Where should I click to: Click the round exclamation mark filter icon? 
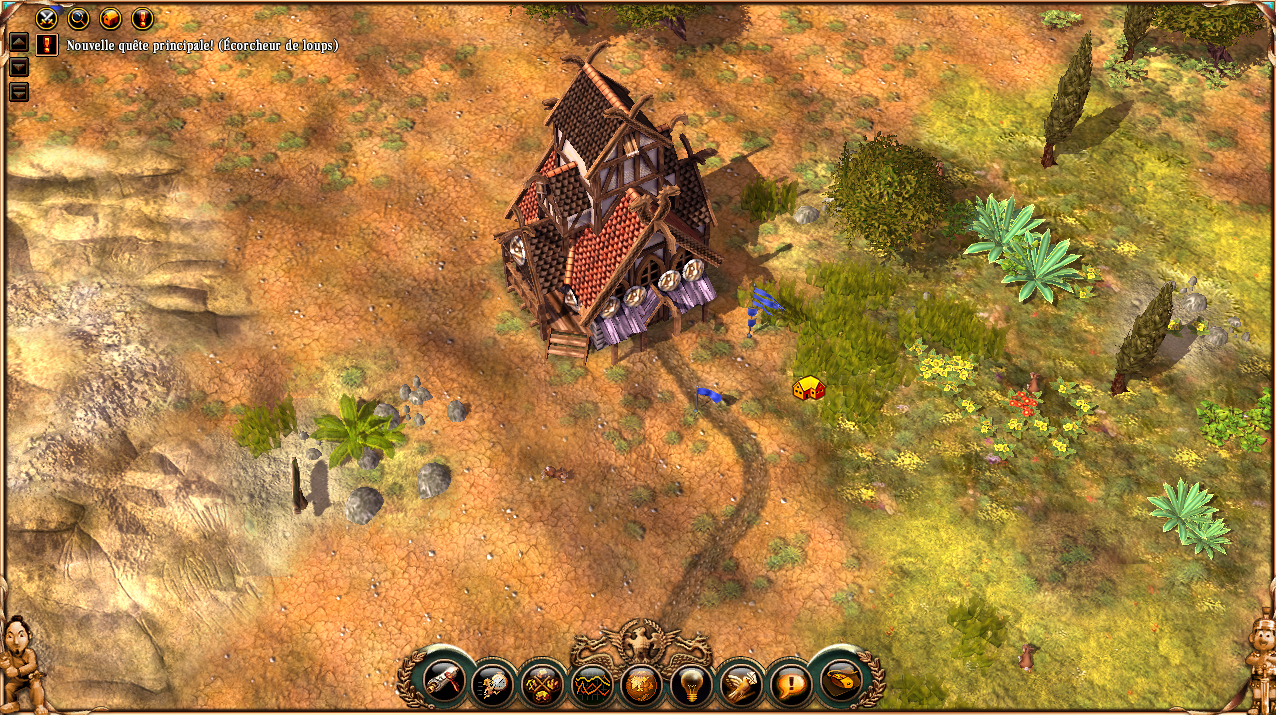point(142,18)
